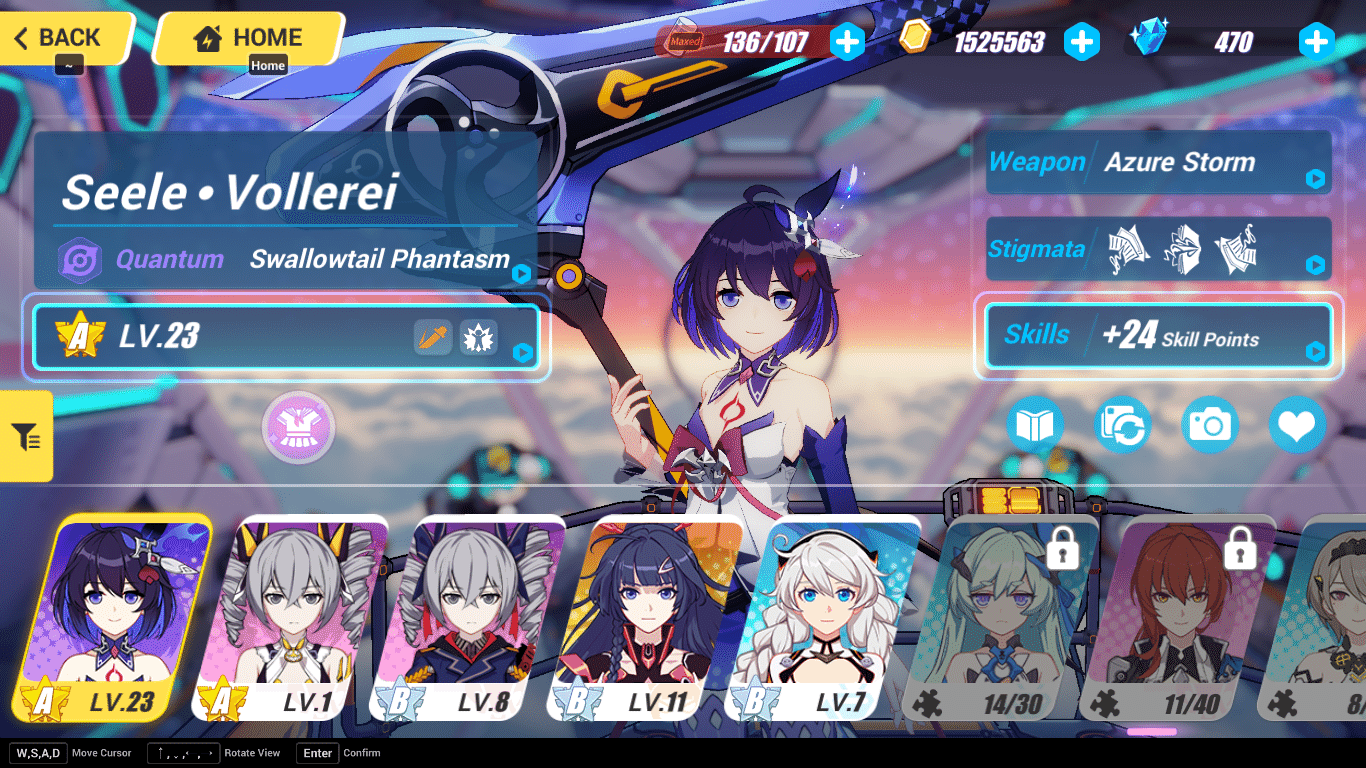Toggle the heart favorite icon
Screen dimensions: 1366x768
coord(1298,424)
